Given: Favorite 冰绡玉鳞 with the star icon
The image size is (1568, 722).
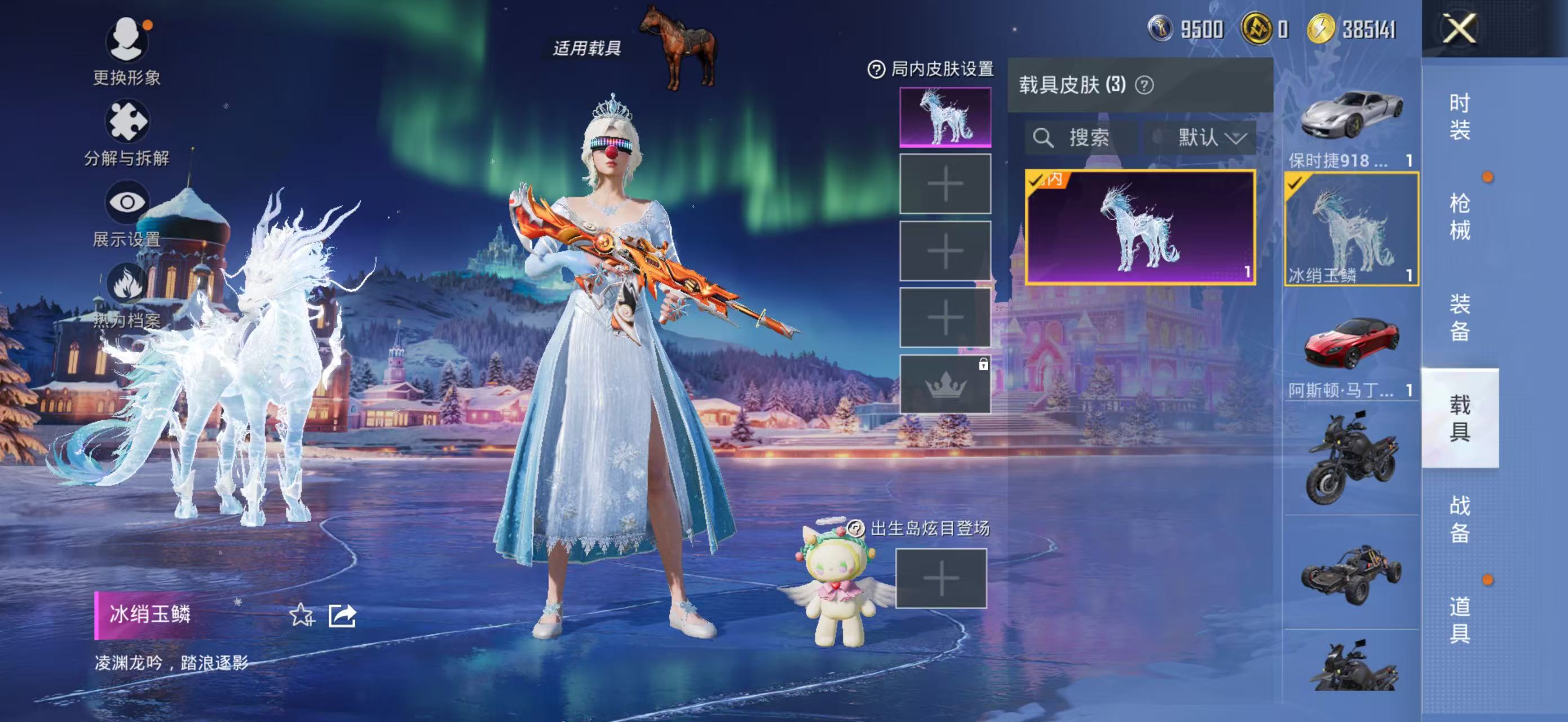Looking at the screenshot, I should point(301,615).
